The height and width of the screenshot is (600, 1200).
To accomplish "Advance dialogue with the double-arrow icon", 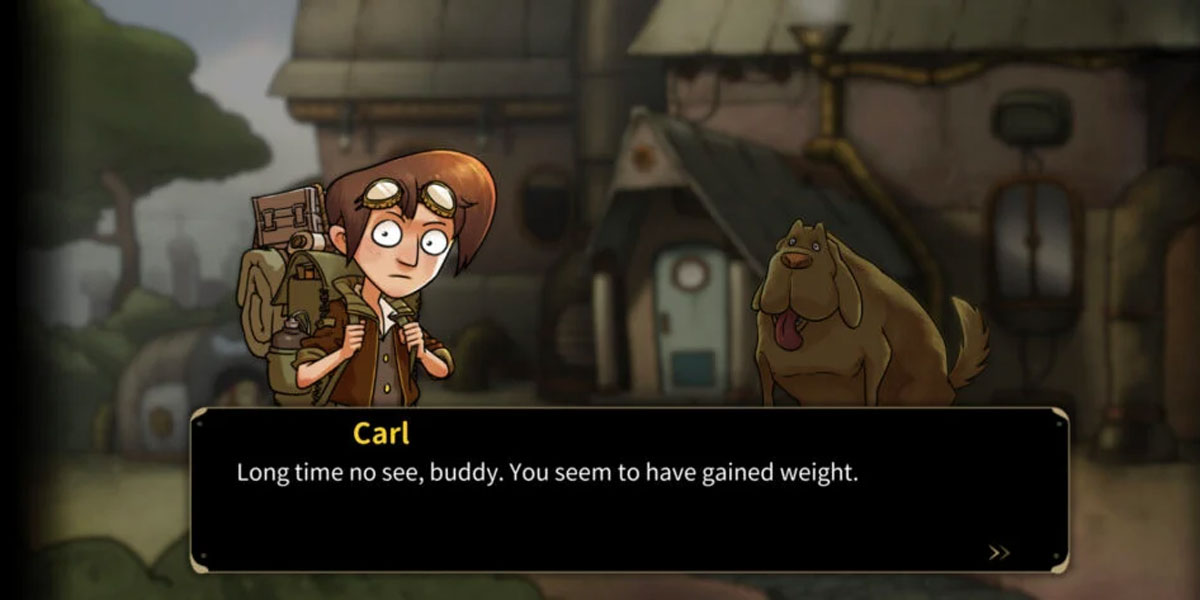I will tap(998, 552).
